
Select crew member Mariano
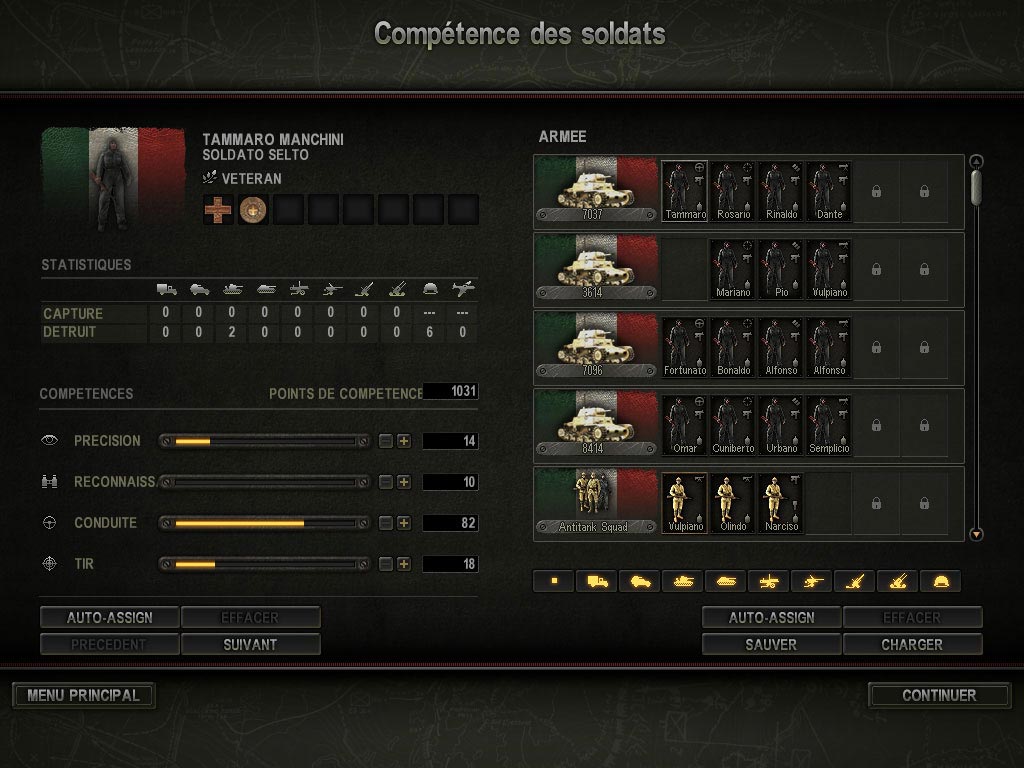733,268
